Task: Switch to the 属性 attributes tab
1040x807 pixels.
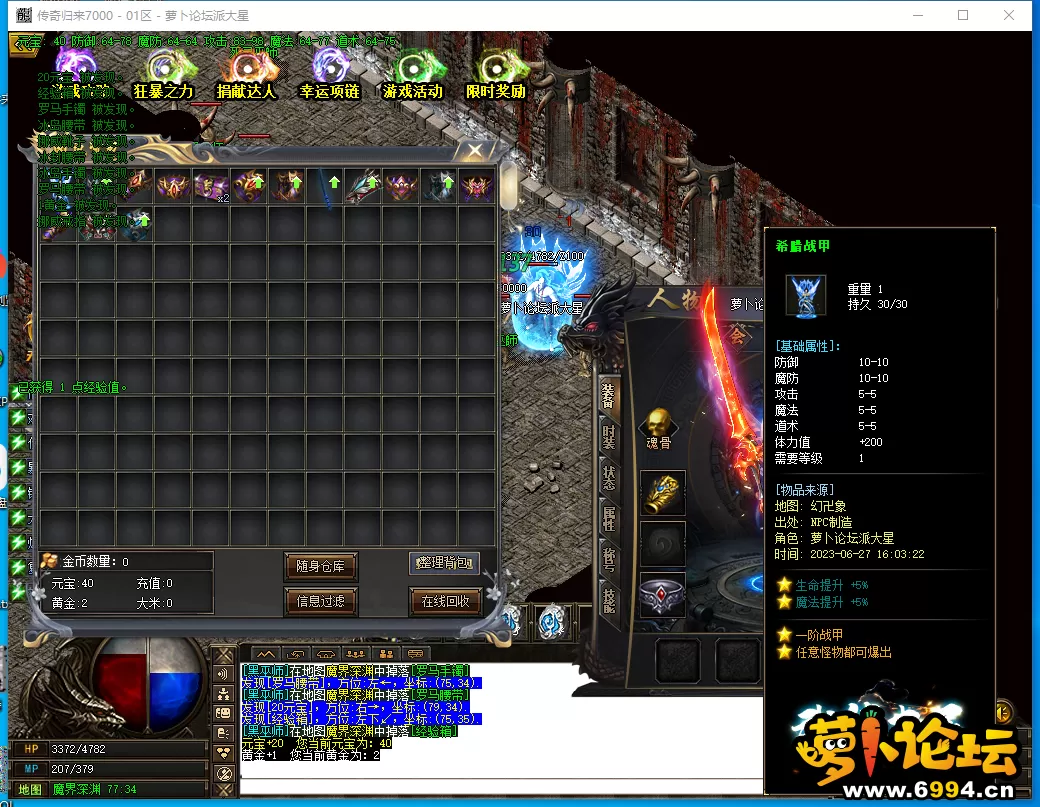Action: (x=608, y=518)
